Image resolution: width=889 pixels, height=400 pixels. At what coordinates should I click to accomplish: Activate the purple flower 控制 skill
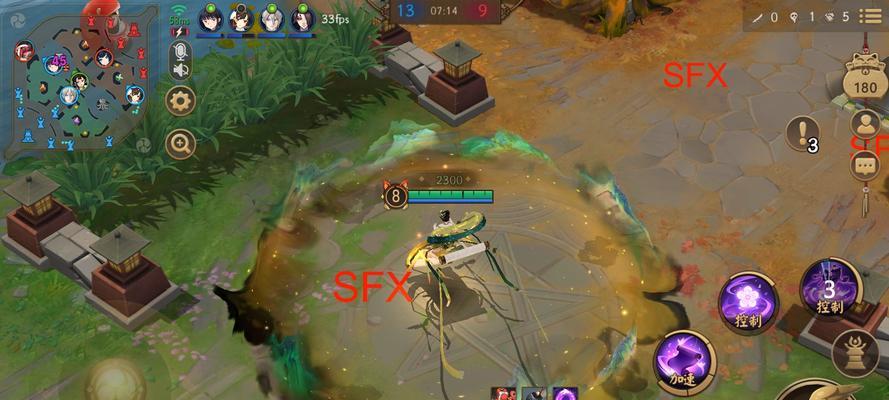(x=746, y=299)
